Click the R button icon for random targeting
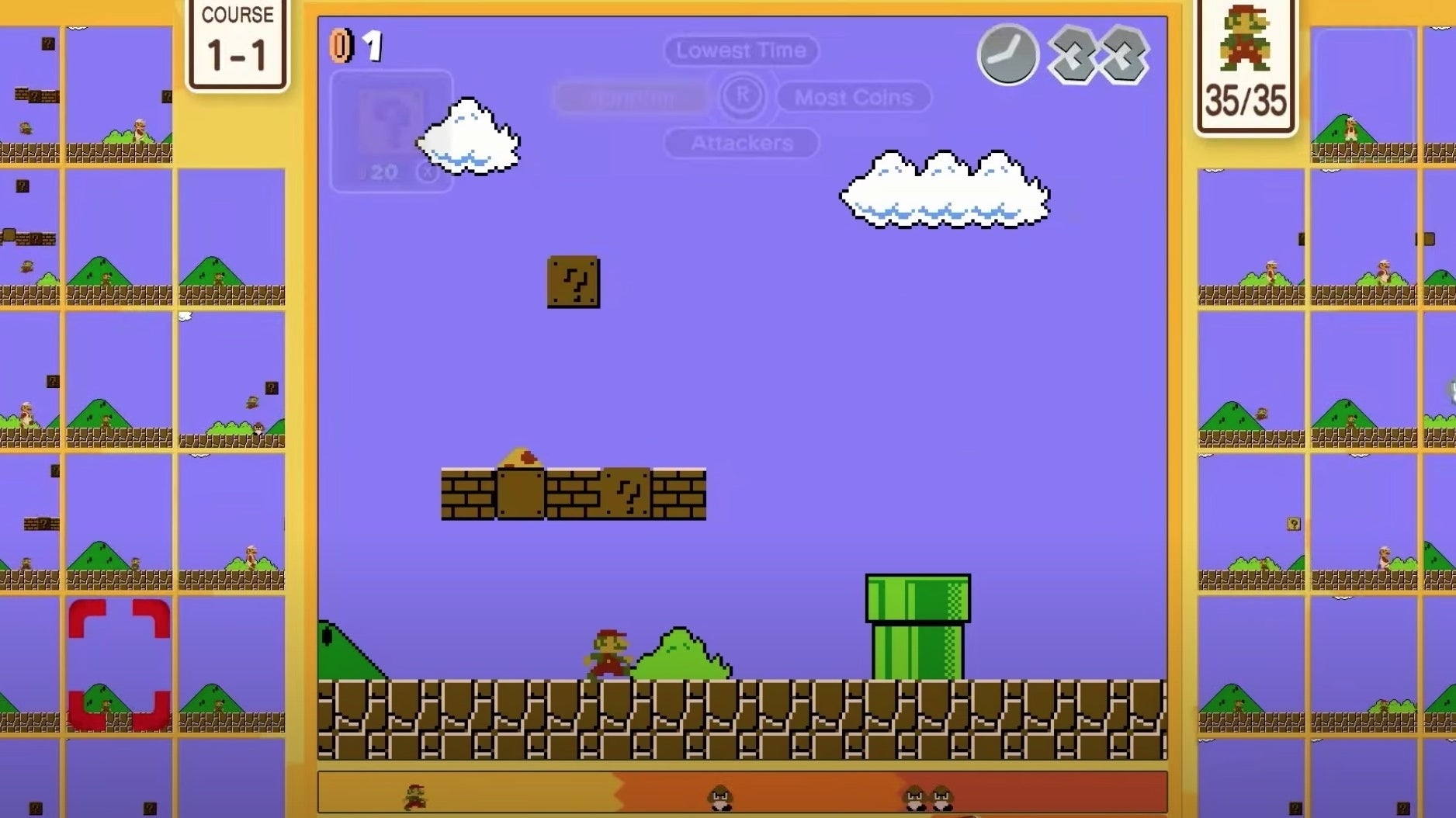This screenshot has width=1456, height=818. coord(741,97)
